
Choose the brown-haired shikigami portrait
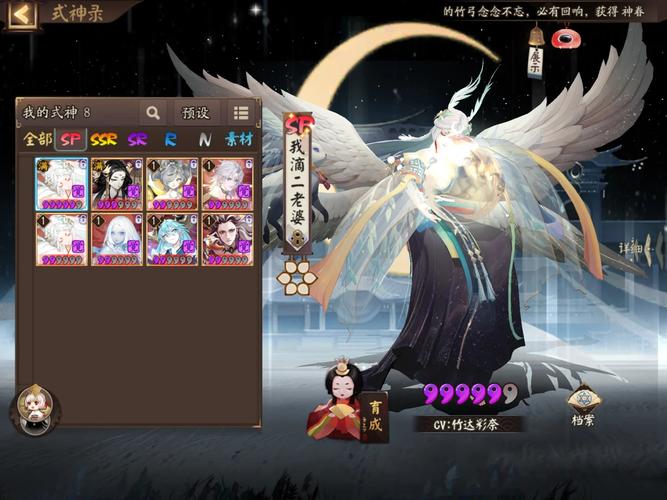coord(228,239)
